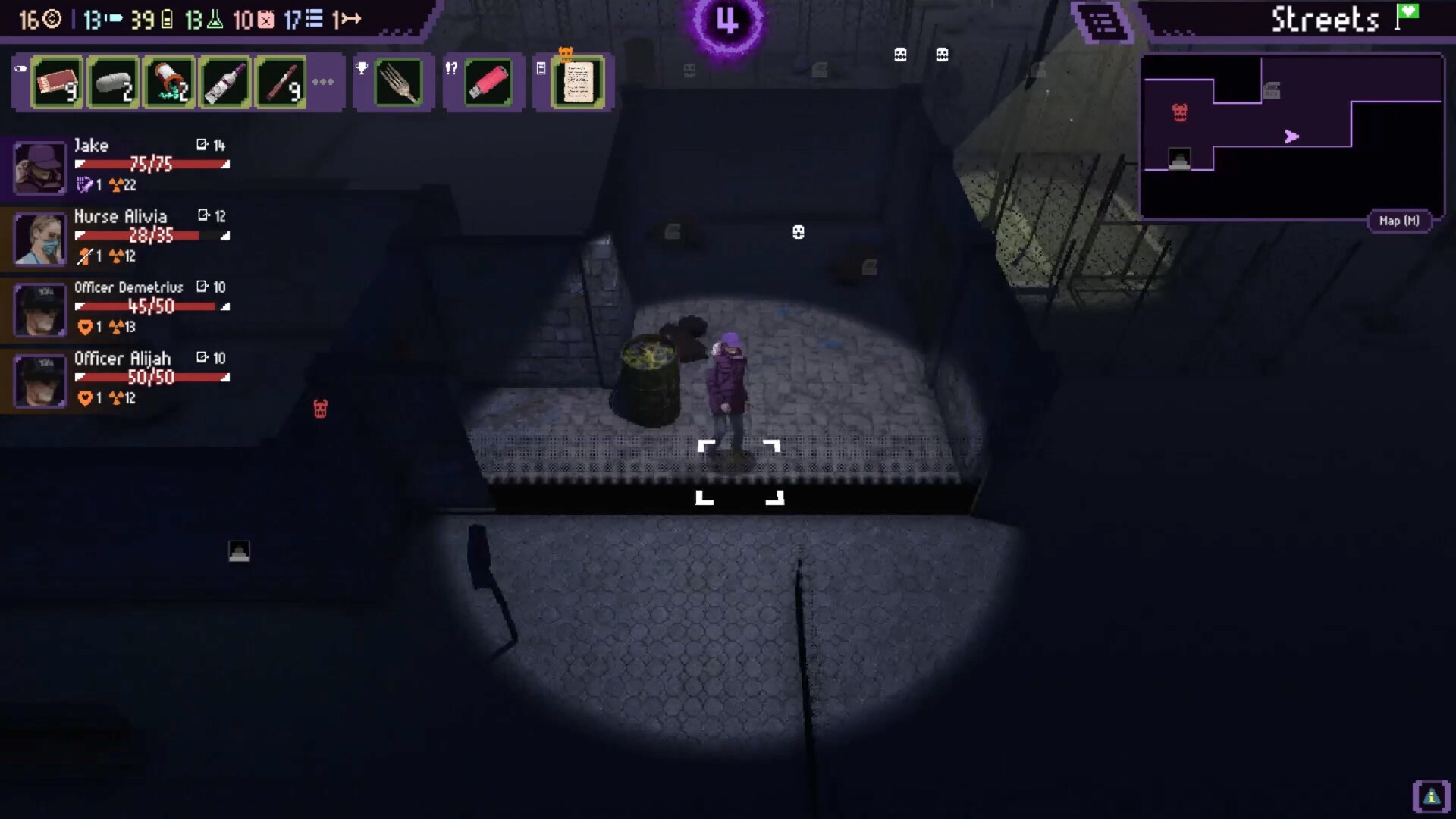Open the map with the Map (M) button
This screenshot has width=1456, height=819.
pos(1399,221)
